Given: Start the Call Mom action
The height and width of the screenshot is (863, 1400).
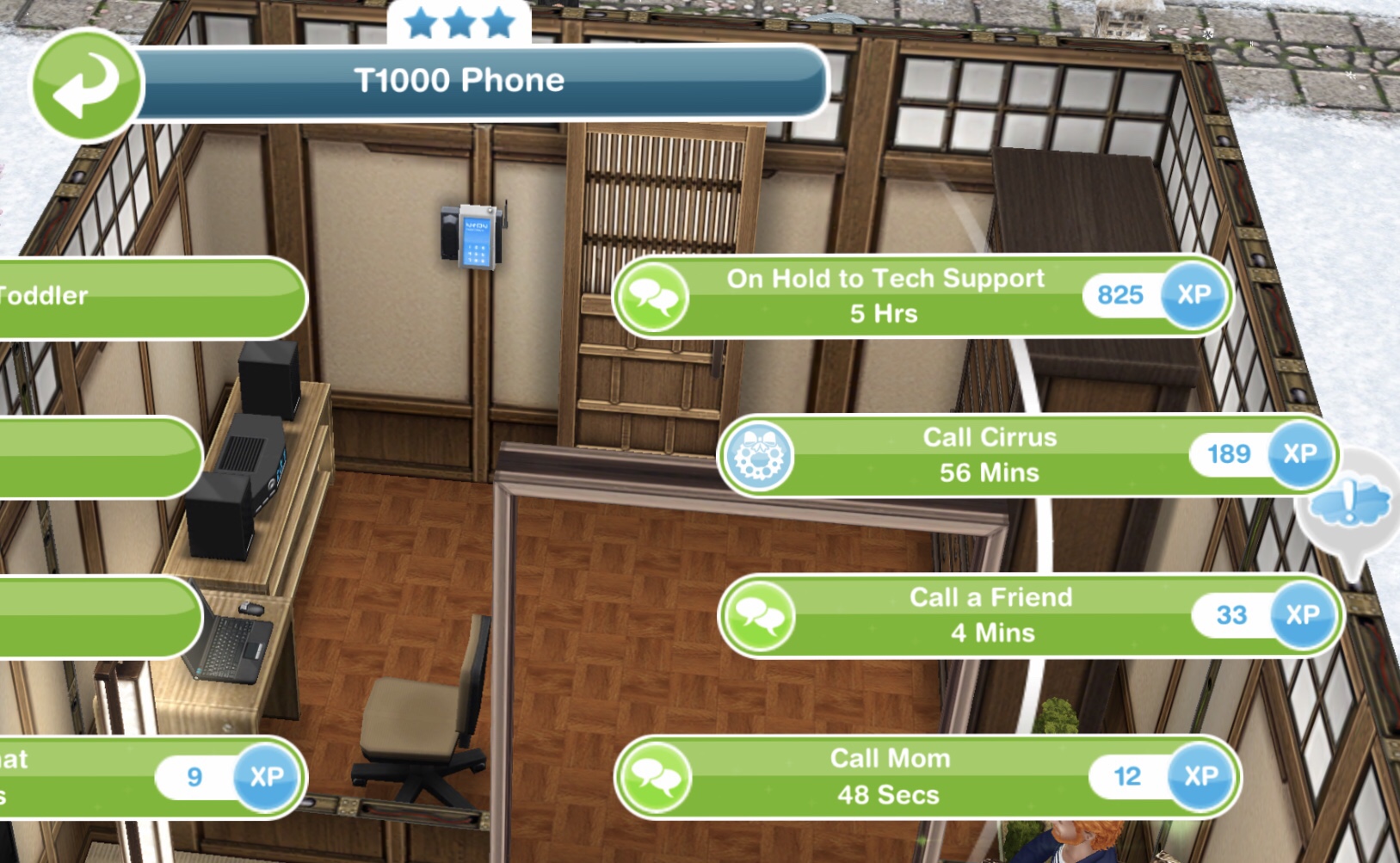Looking at the screenshot, I should click(x=890, y=777).
